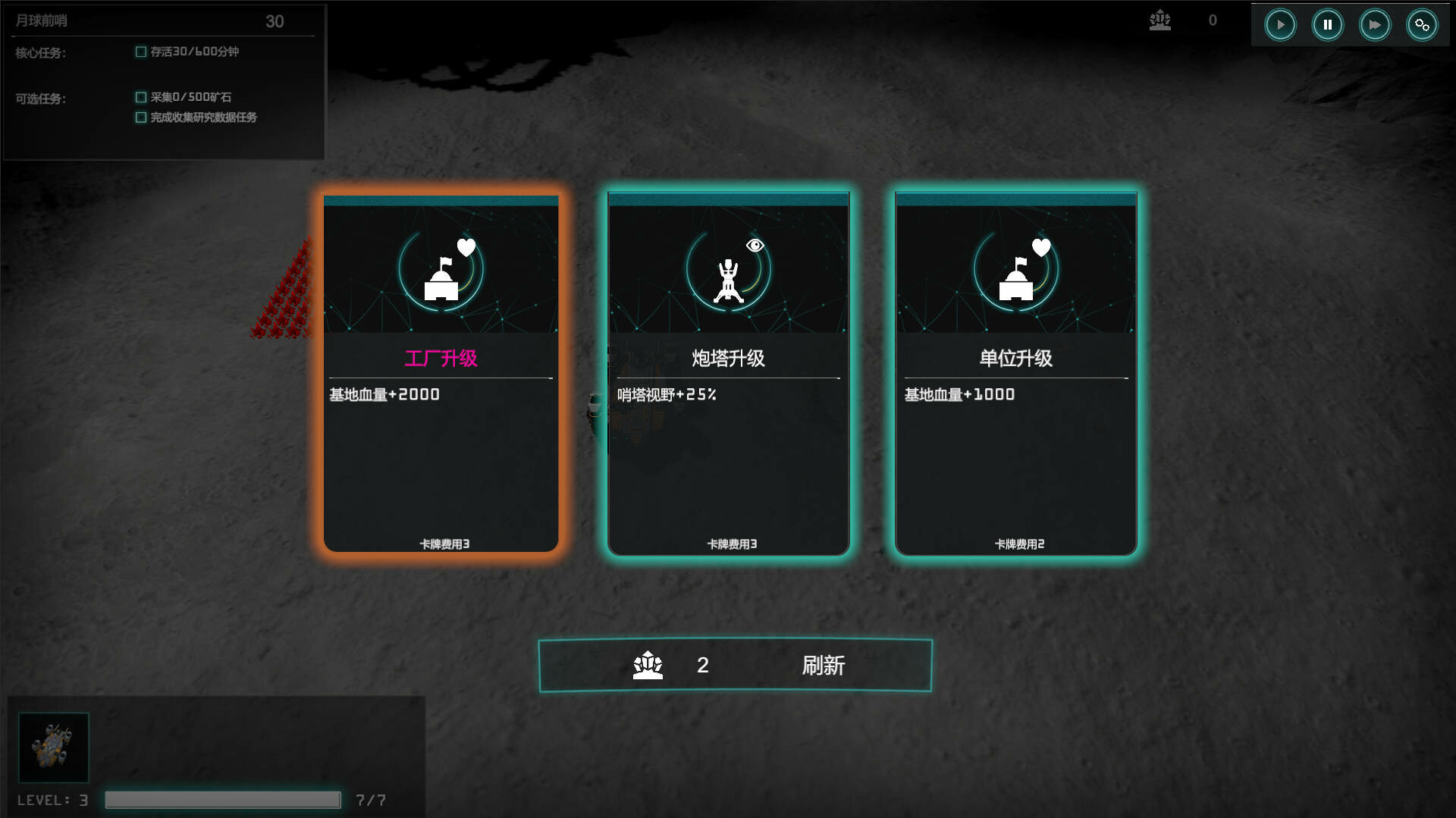Check the 采集0/500矿石 optional mission checkbox

(x=141, y=97)
